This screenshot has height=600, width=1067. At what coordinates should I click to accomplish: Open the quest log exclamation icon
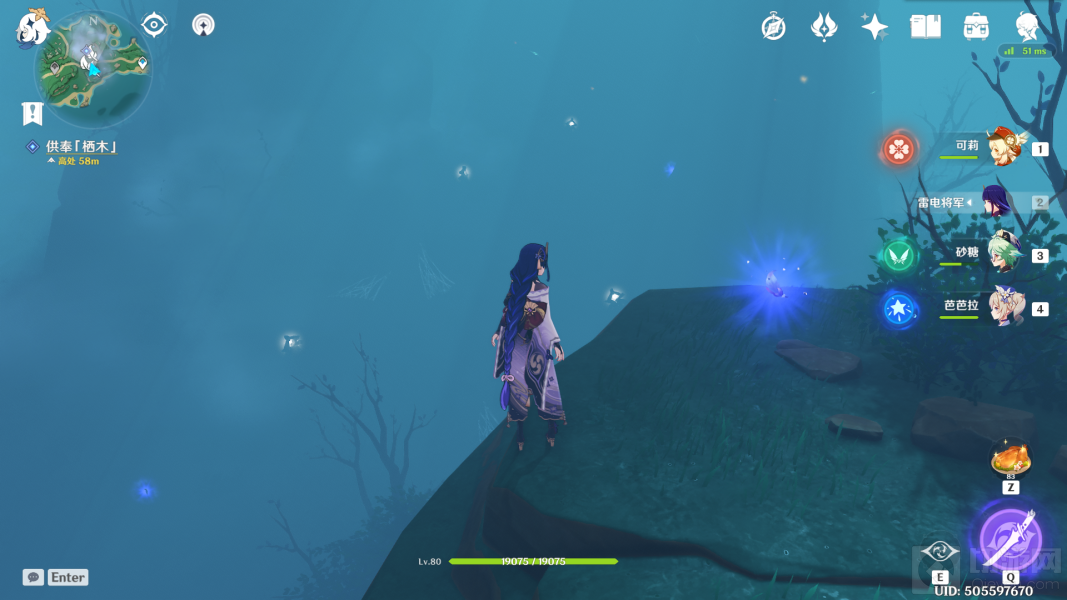32,112
